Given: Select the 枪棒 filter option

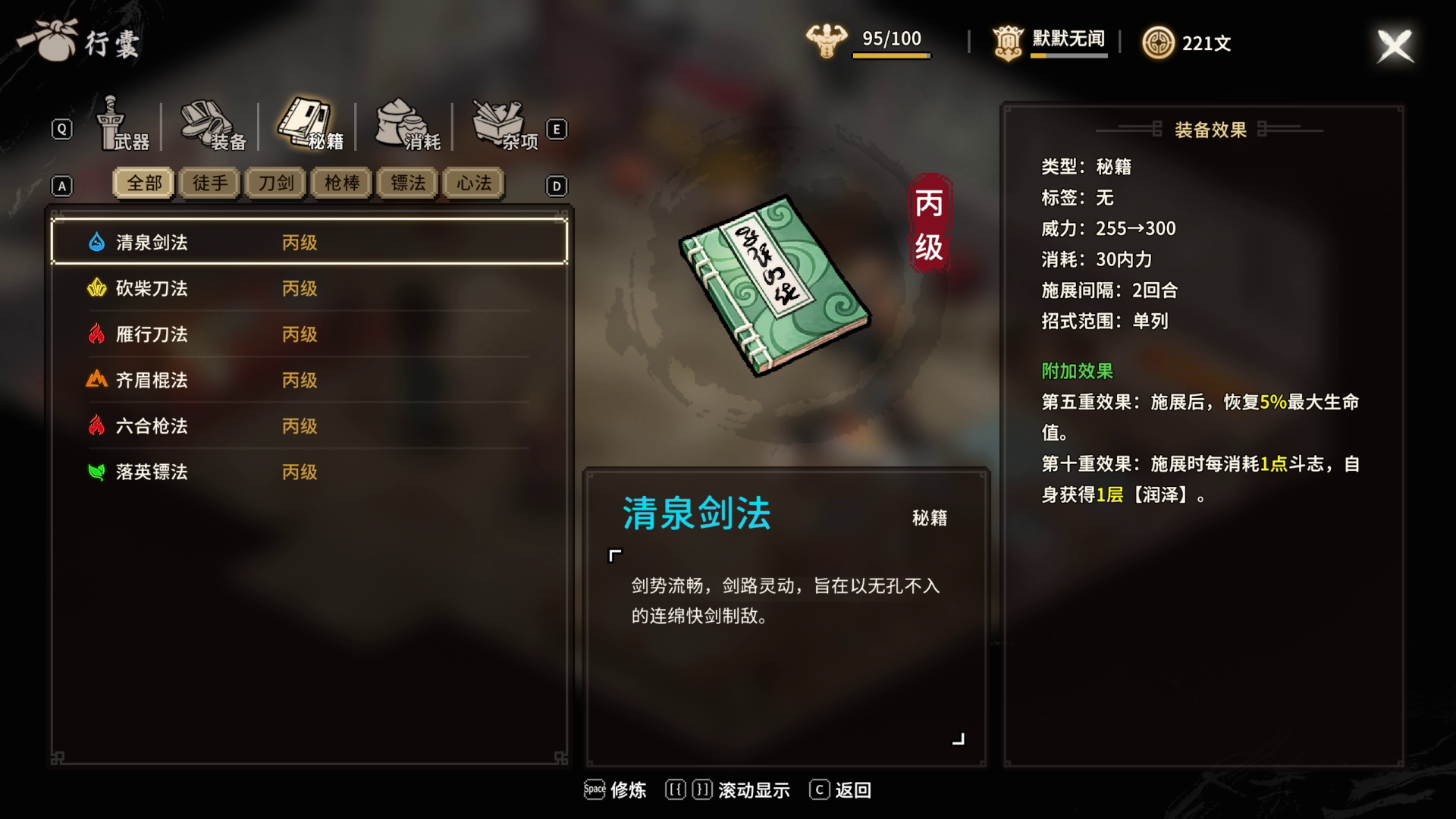Looking at the screenshot, I should pyautogui.click(x=340, y=184).
